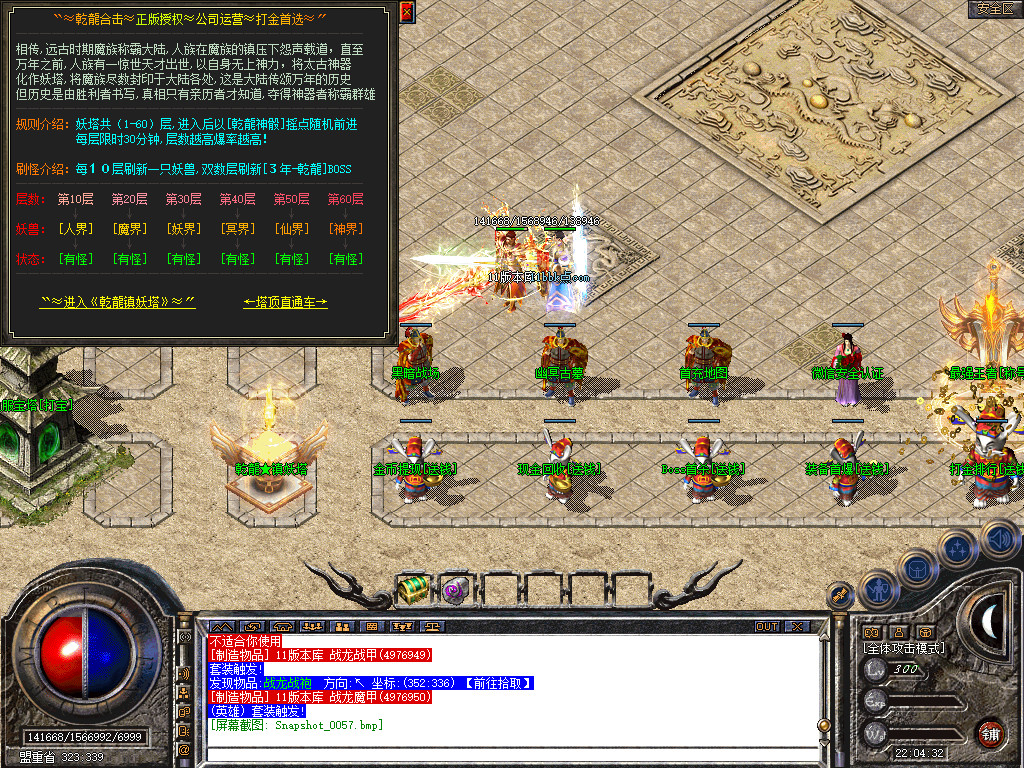This screenshot has width=1024, height=768.
Task: Close the chat panel with its X button
Action: pyautogui.click(x=797, y=627)
